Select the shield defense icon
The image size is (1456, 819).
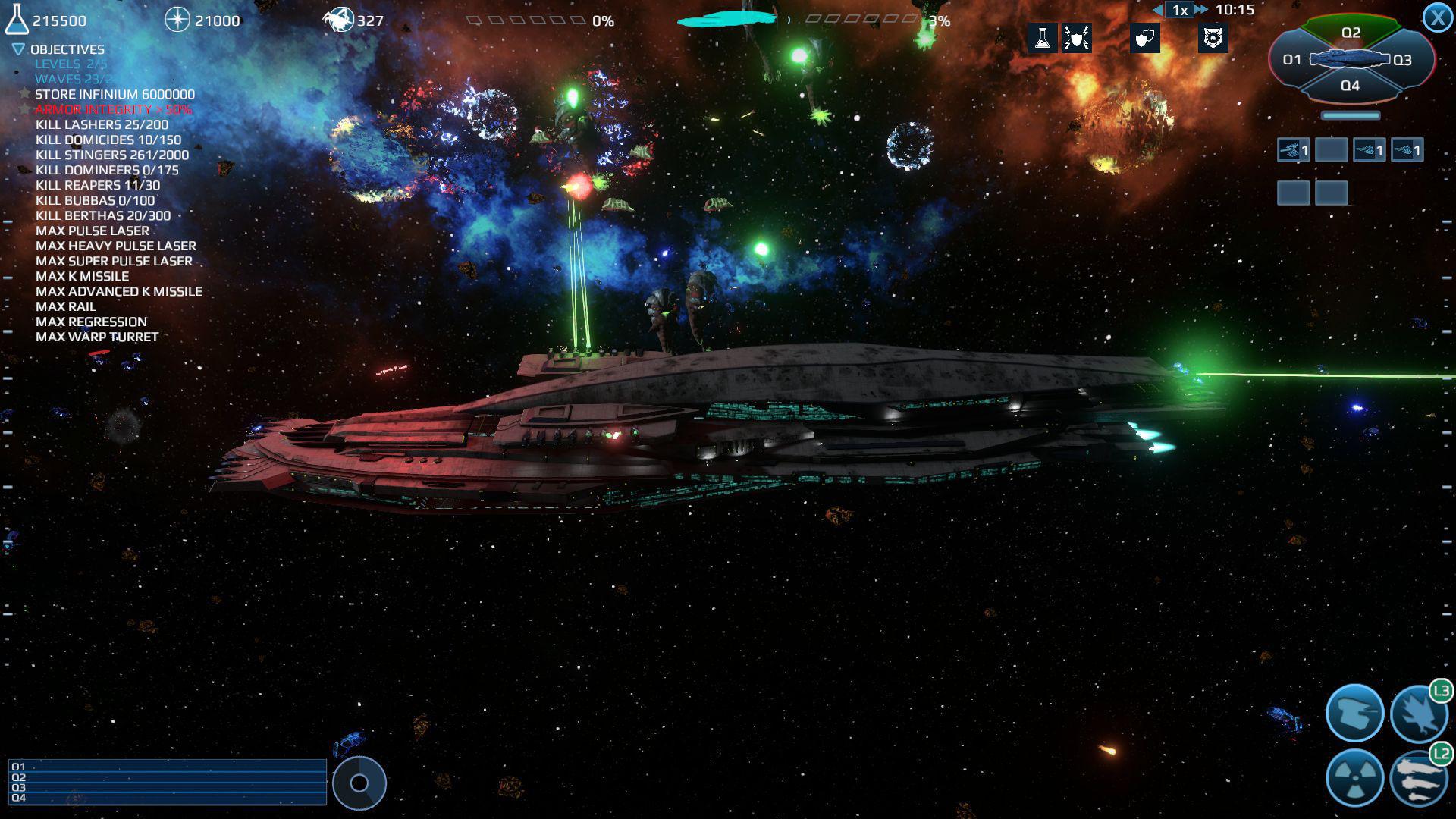(x=1144, y=39)
